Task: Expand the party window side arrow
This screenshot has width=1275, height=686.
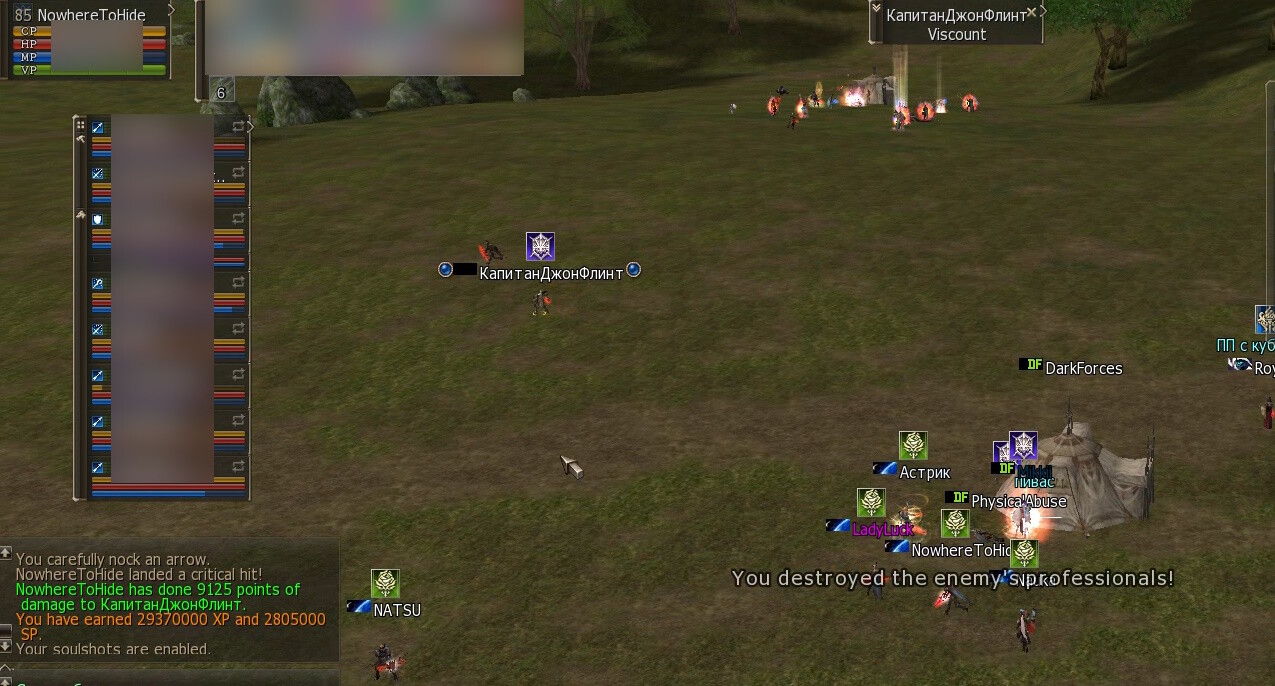Action: (250, 127)
